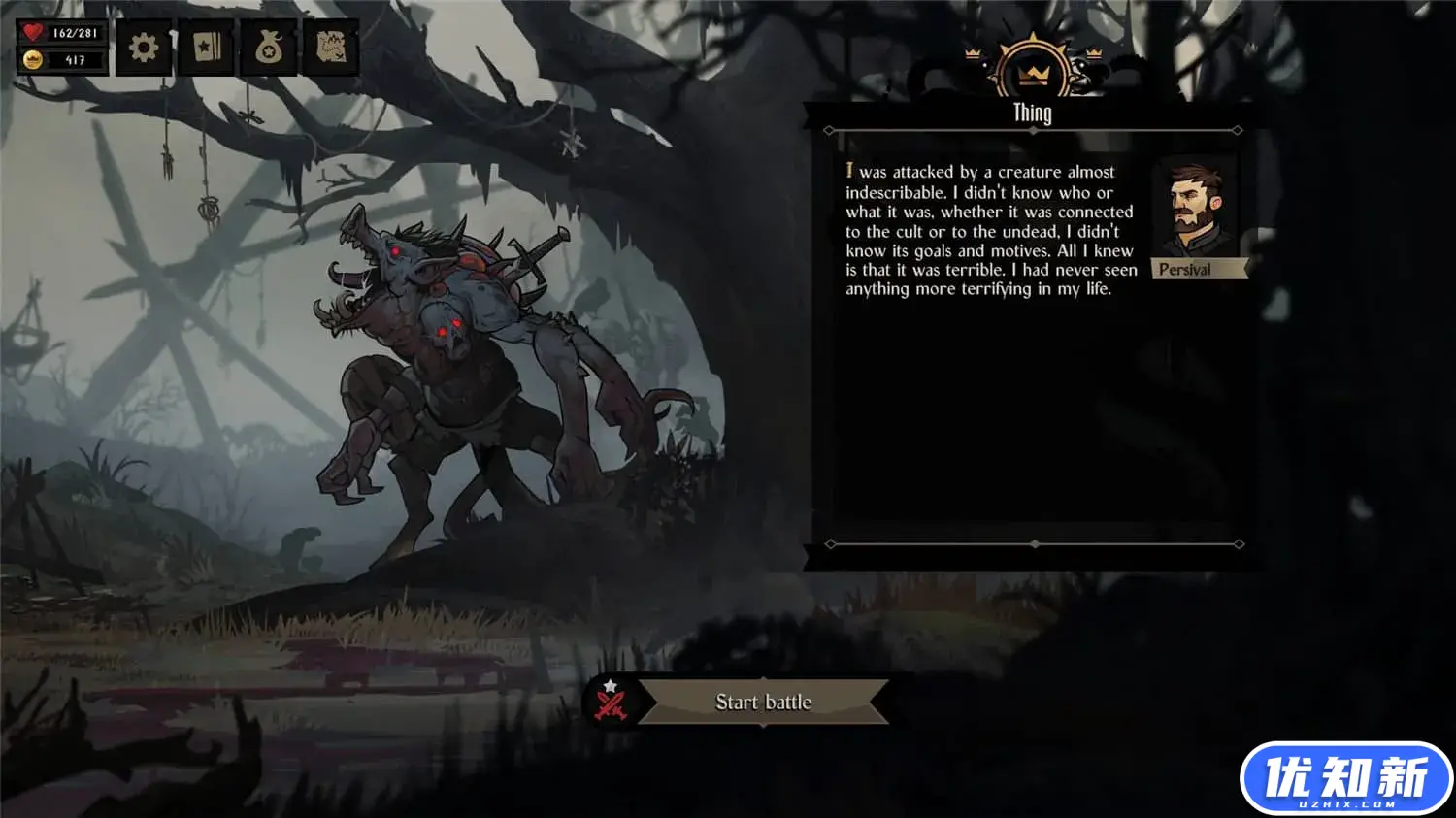
Task: Open the card deck icon
Action: 207,48
